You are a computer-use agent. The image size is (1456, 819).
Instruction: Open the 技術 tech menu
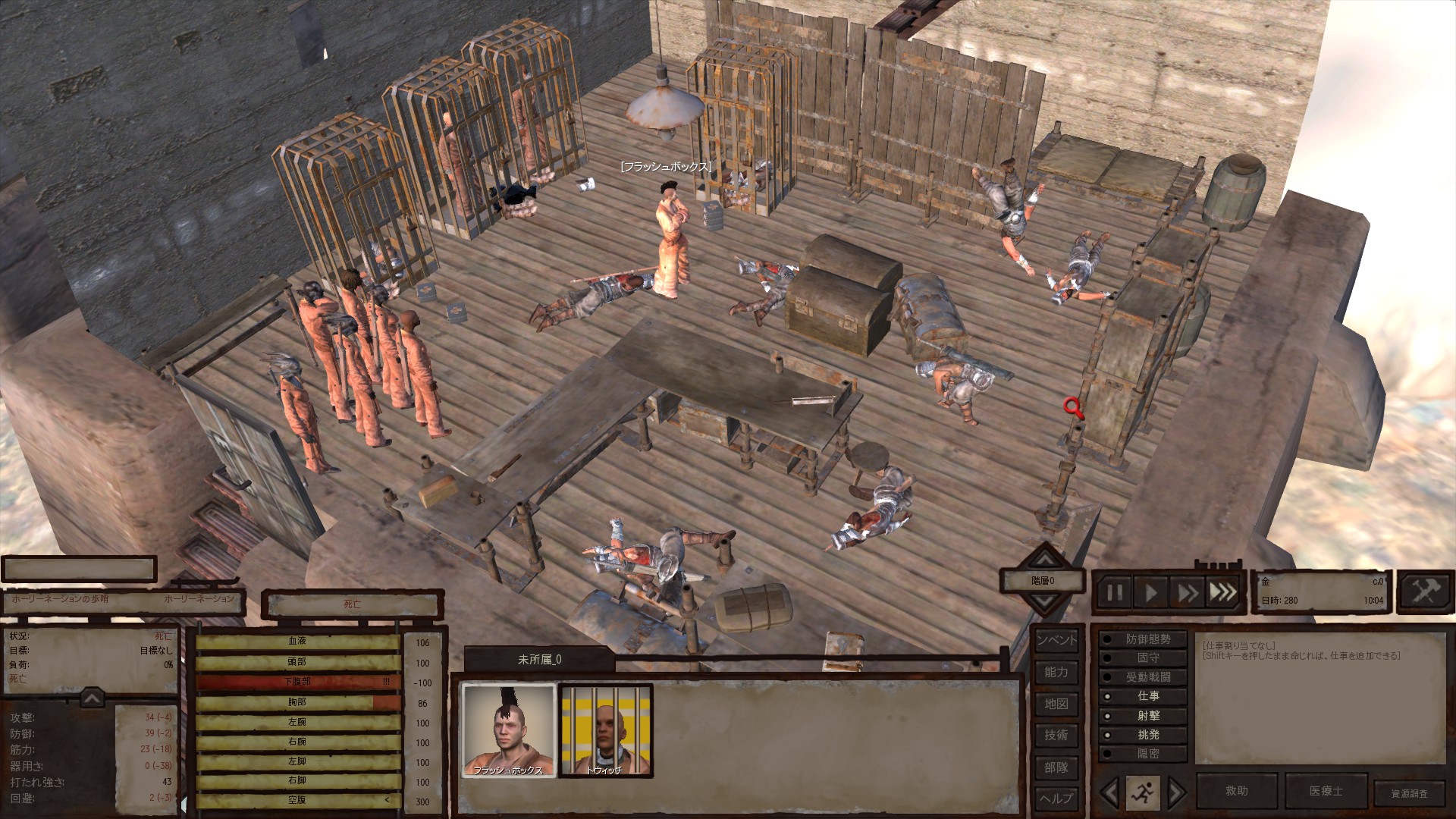pos(1056,735)
